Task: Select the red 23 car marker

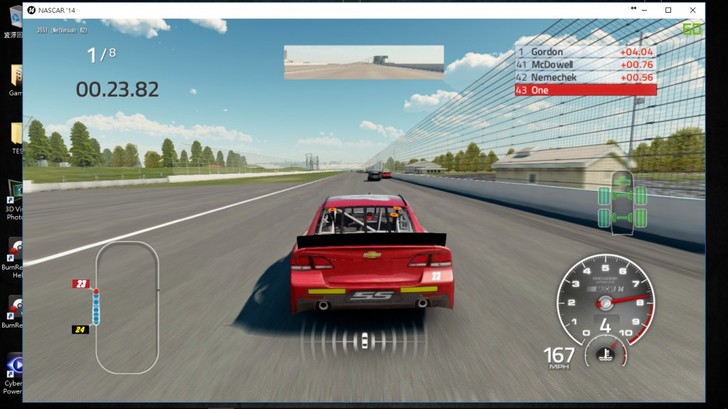Action: coord(80,284)
